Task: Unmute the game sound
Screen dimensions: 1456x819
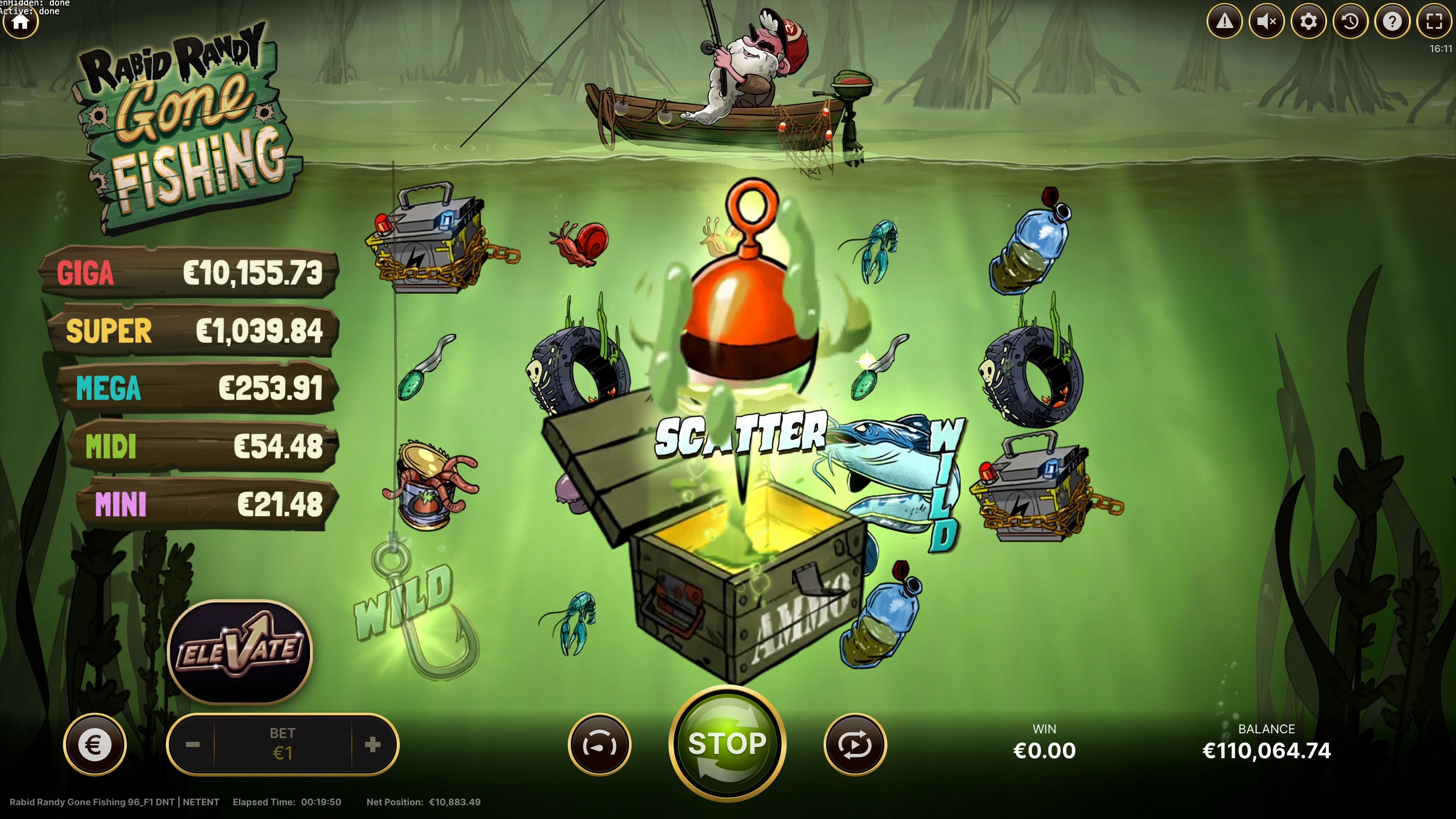Action: click(1266, 21)
